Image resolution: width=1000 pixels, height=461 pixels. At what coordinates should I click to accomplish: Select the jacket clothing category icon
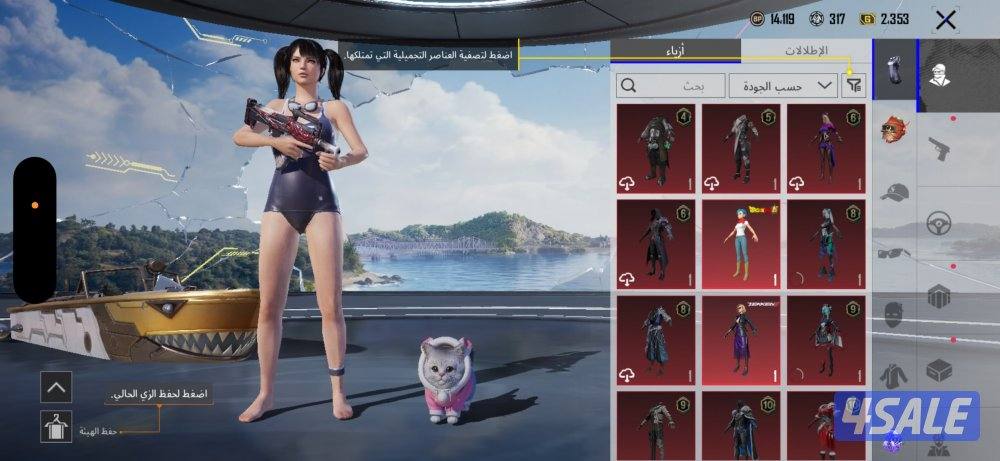click(894, 375)
